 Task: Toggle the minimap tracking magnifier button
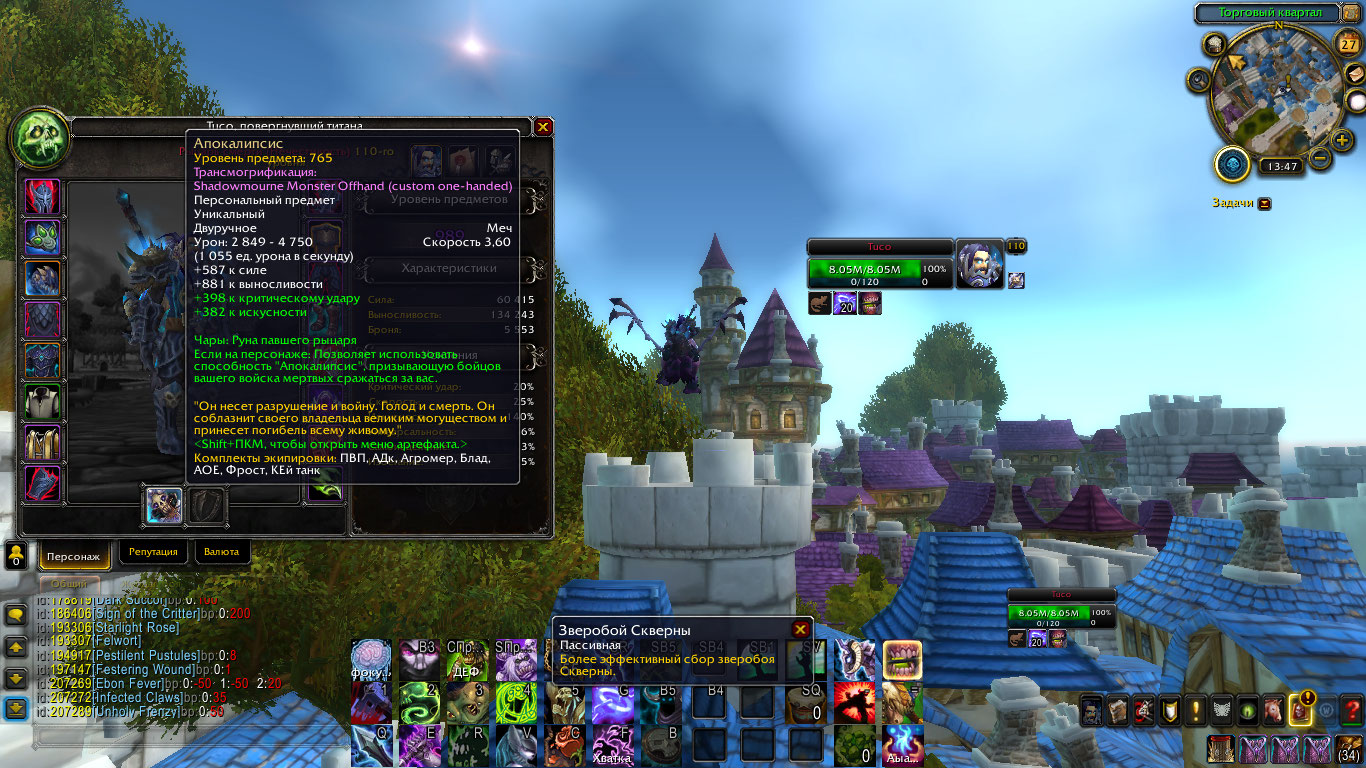point(1198,80)
